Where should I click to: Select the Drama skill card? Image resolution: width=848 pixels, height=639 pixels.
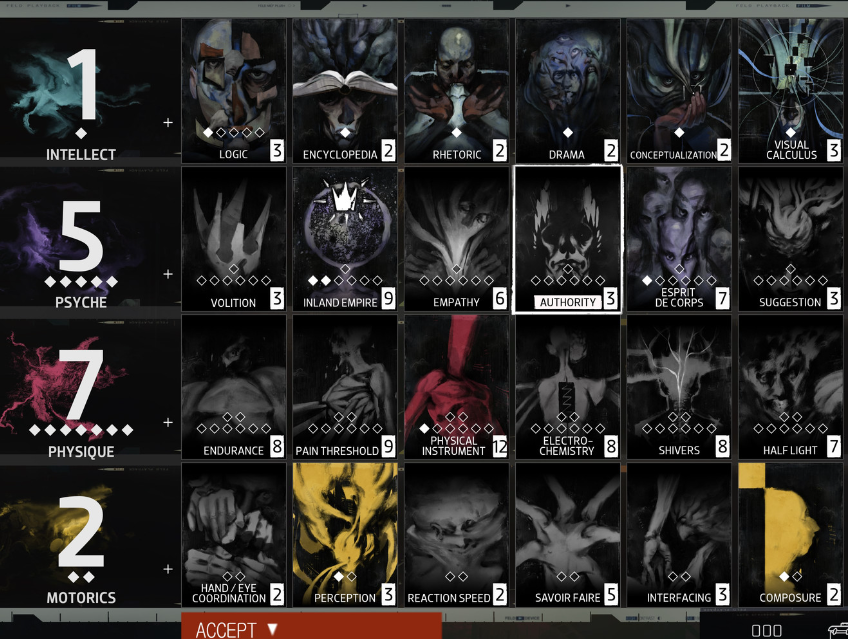click(567, 90)
